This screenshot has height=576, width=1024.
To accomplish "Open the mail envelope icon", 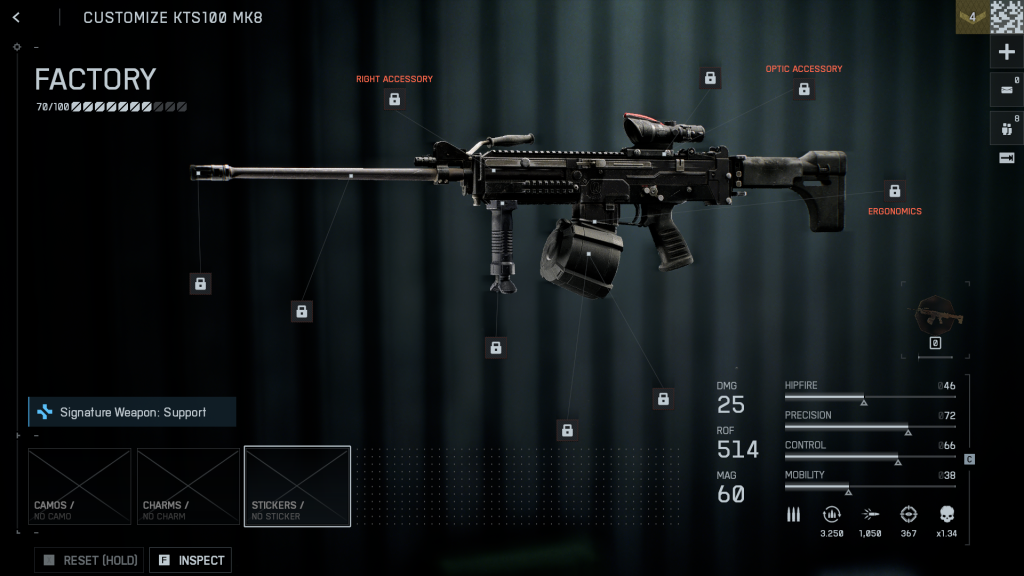I will pos(1006,90).
